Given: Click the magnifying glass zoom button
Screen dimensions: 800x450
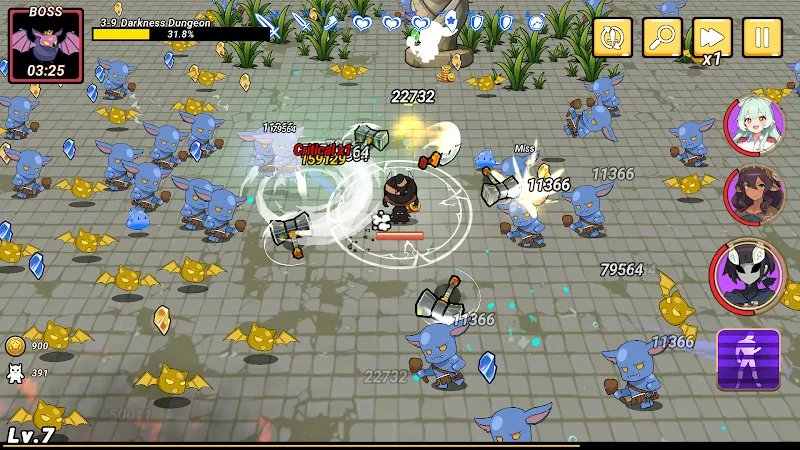Looking at the screenshot, I should tap(662, 38).
